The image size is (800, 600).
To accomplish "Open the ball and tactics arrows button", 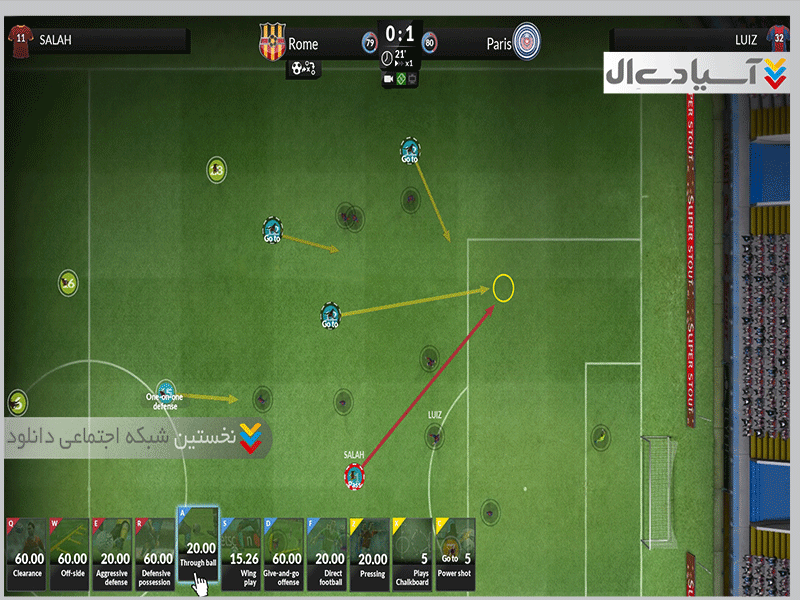I will click(303, 69).
